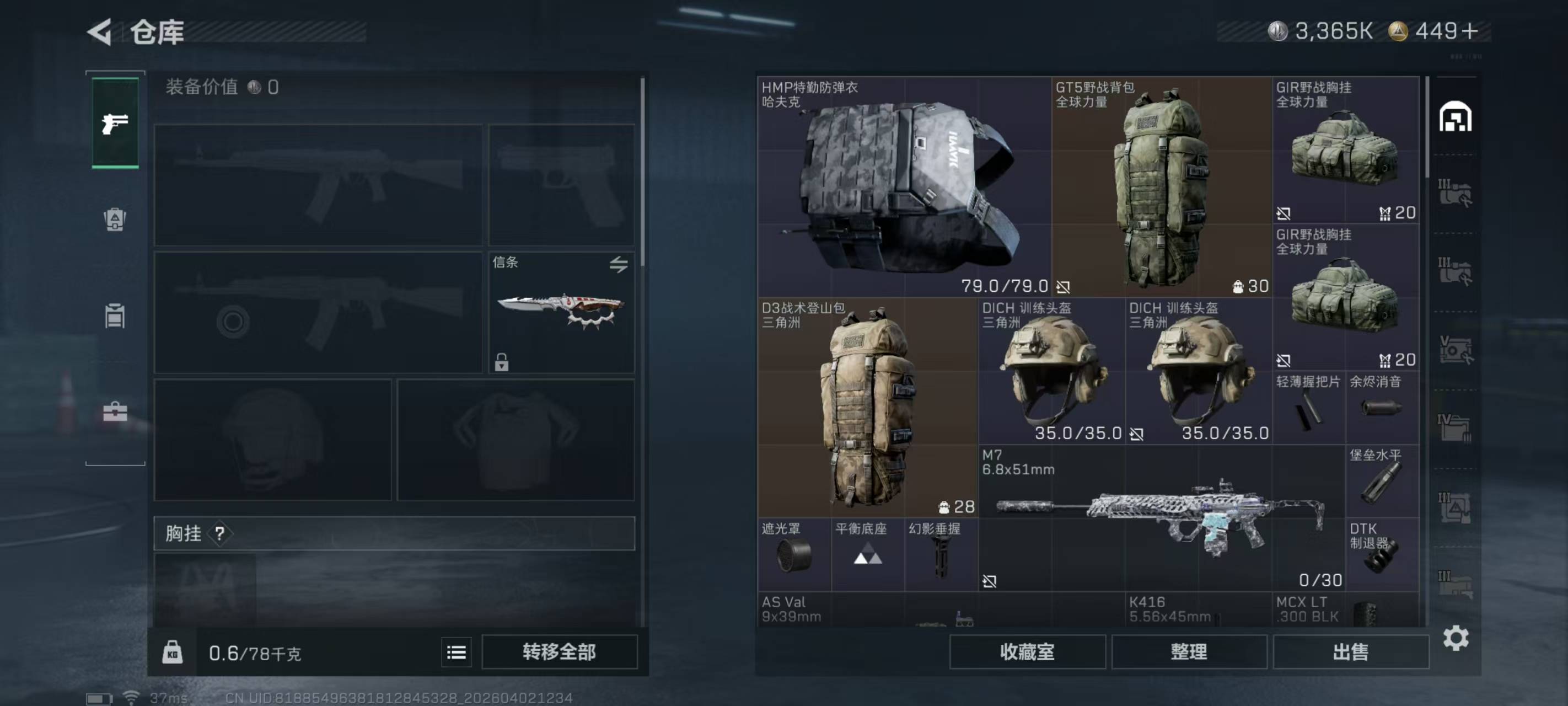This screenshot has height=706, width=1568.
Task: Show the 胸挂 help question mark
Action: pos(220,533)
